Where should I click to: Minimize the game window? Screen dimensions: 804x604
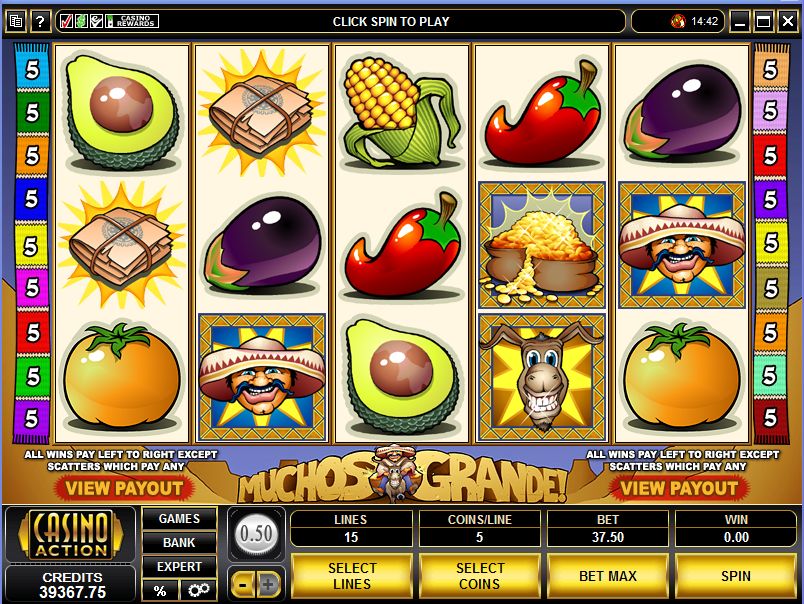(x=741, y=20)
